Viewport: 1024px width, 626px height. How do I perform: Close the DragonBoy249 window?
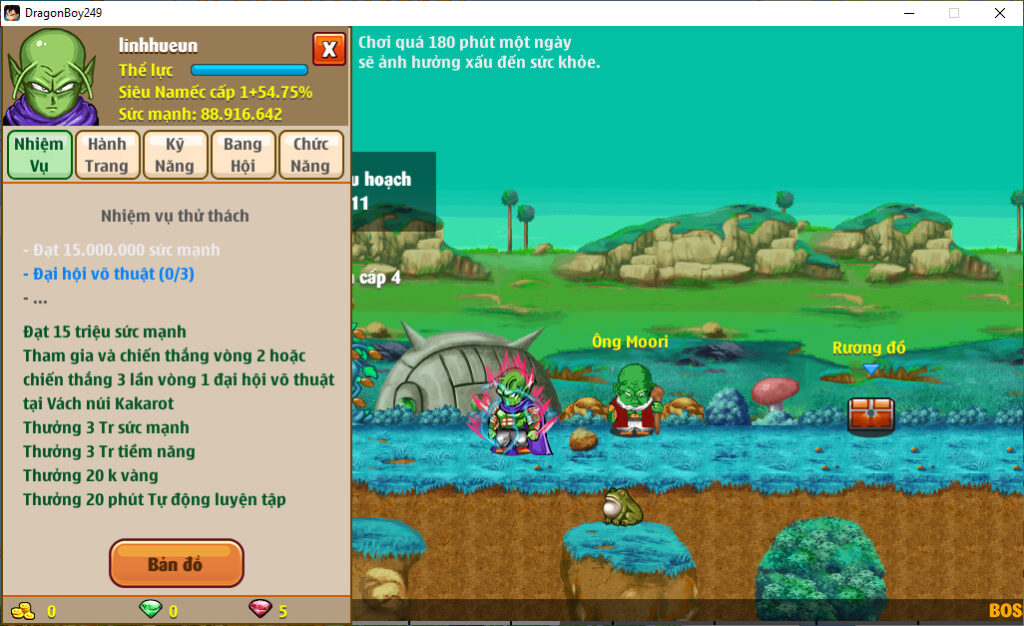(999, 13)
